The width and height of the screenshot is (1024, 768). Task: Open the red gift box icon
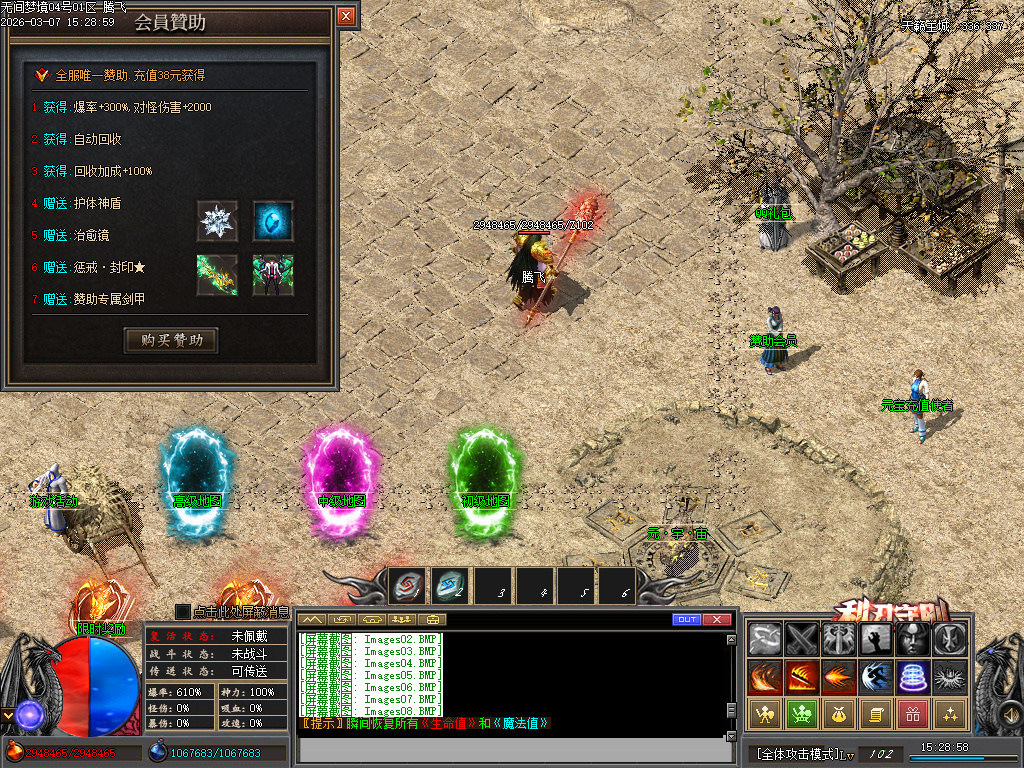click(x=912, y=713)
